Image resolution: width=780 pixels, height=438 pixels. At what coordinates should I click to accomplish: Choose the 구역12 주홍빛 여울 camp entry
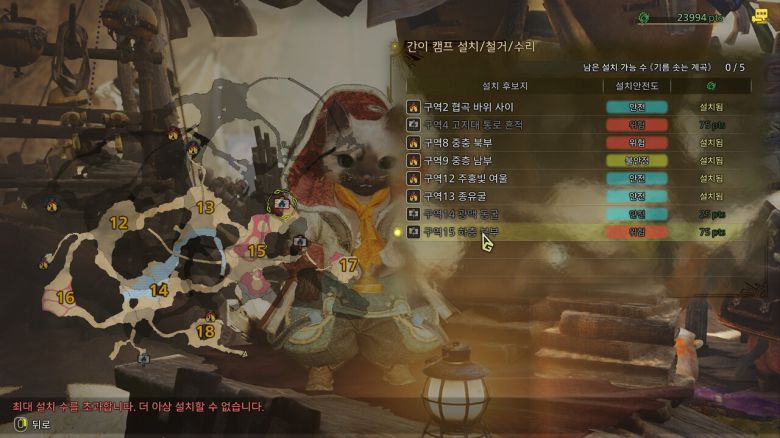click(x=466, y=178)
